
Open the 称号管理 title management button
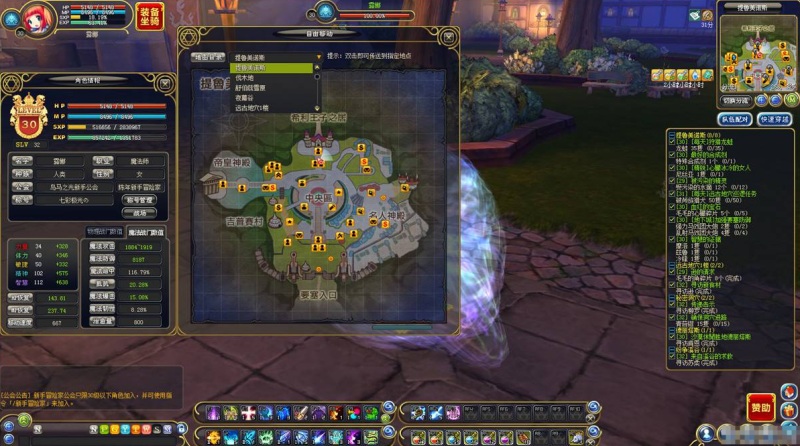tap(141, 199)
